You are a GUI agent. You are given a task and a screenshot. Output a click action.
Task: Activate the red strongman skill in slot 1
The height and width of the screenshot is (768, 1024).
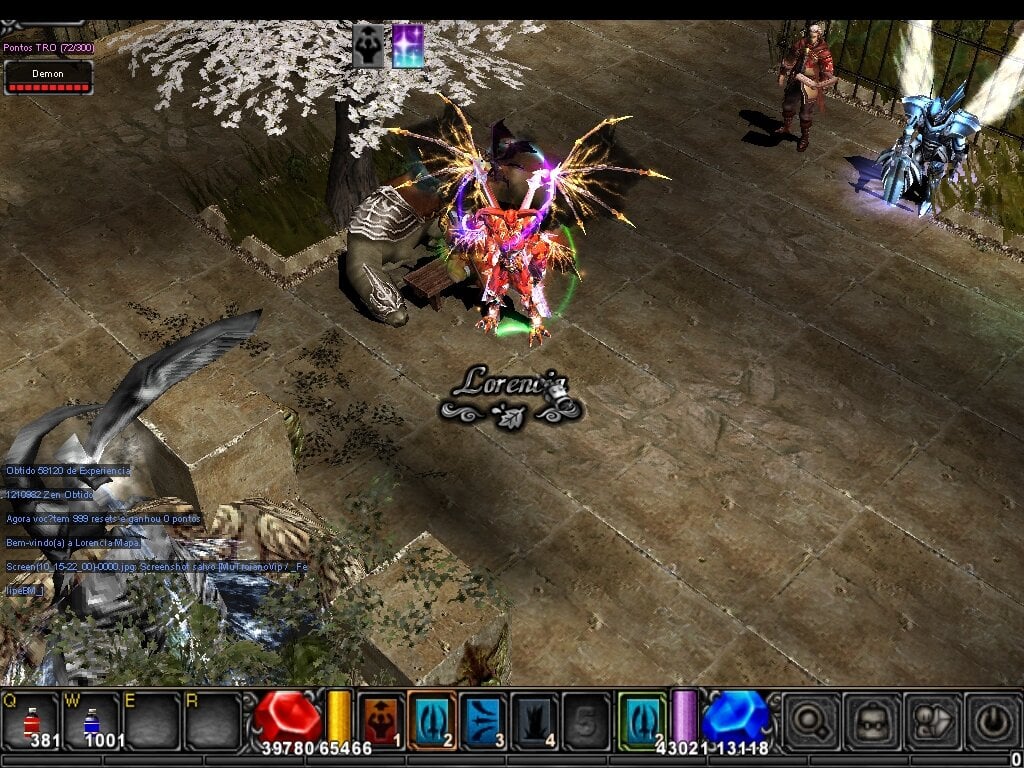pos(381,719)
